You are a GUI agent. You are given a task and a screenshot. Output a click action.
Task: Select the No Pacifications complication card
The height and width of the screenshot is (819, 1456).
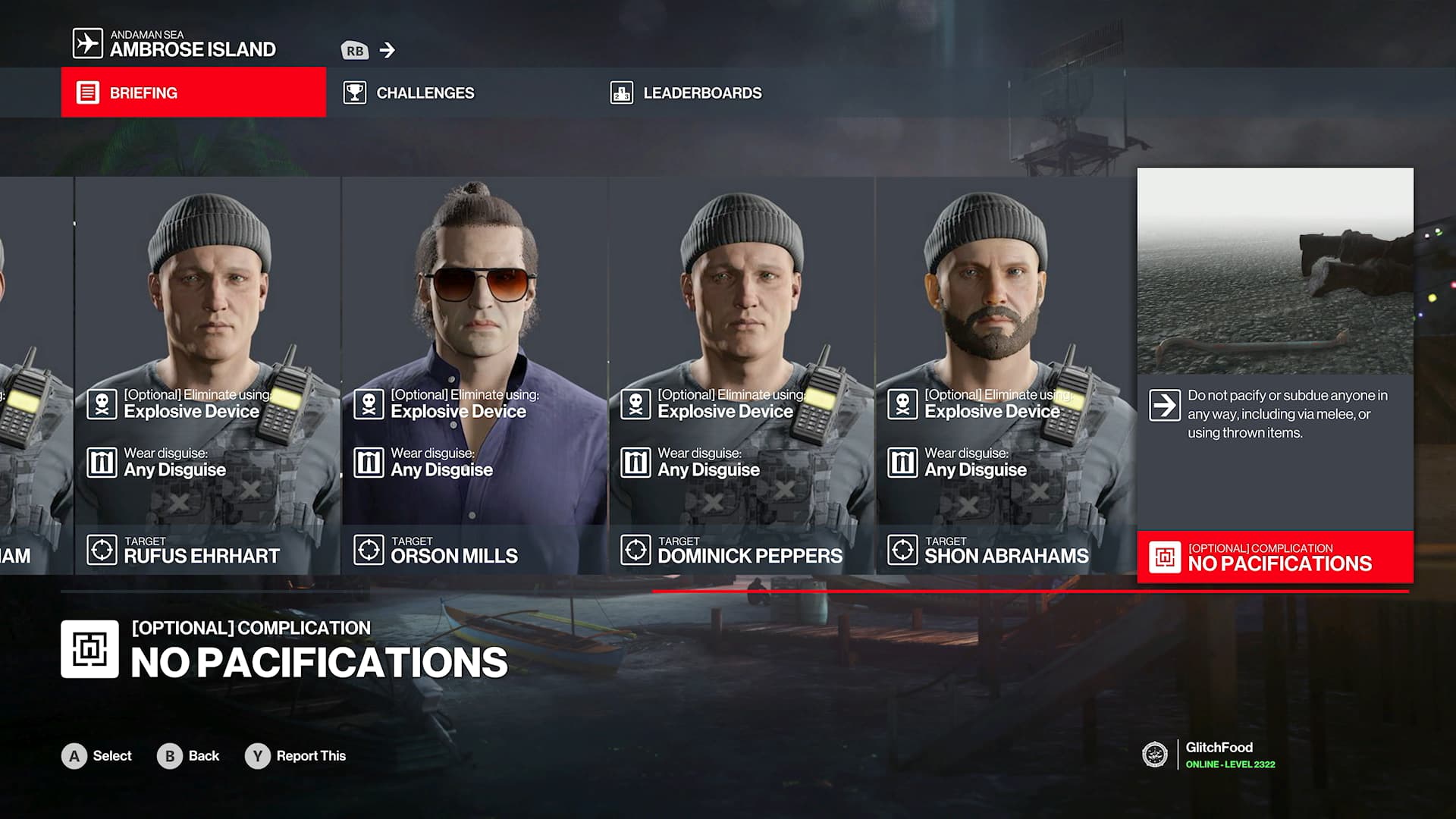[1275, 375]
